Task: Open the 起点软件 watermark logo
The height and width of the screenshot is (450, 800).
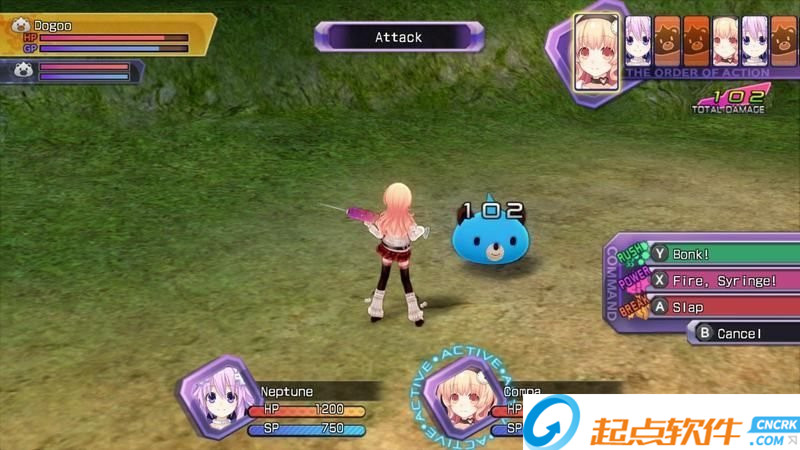Action: pyautogui.click(x=661, y=424)
